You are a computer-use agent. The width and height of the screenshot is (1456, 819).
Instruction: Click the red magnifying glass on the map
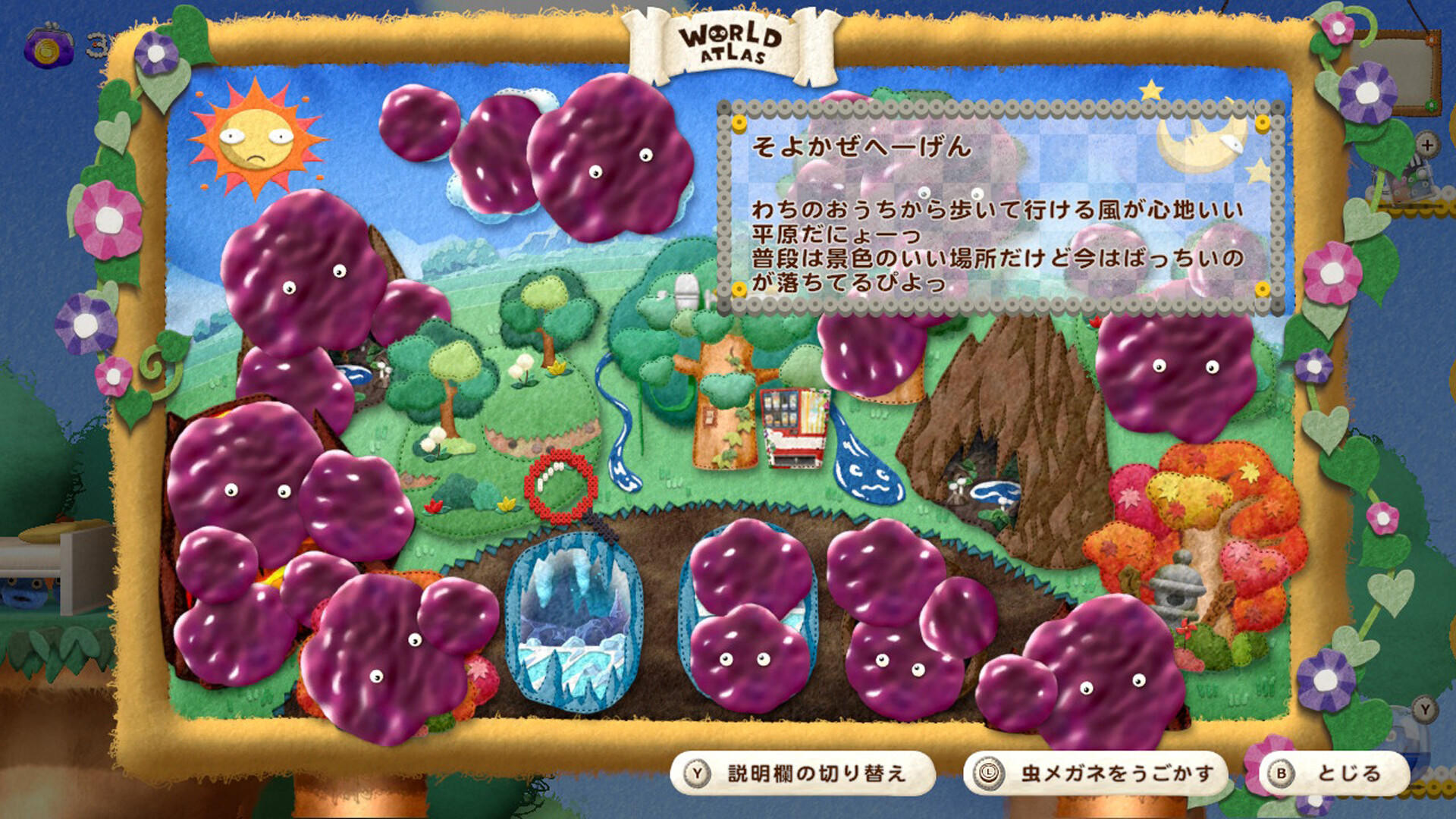tap(559, 489)
